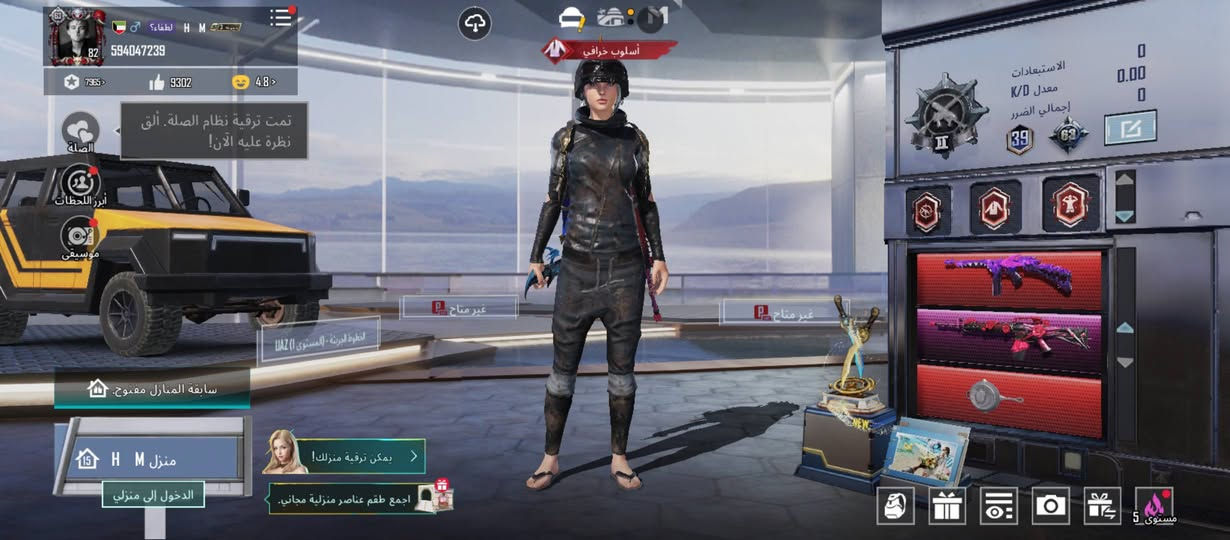The height and width of the screenshot is (540, 1230).
Task: Tap the cloud download icon
Action: pyautogui.click(x=474, y=24)
